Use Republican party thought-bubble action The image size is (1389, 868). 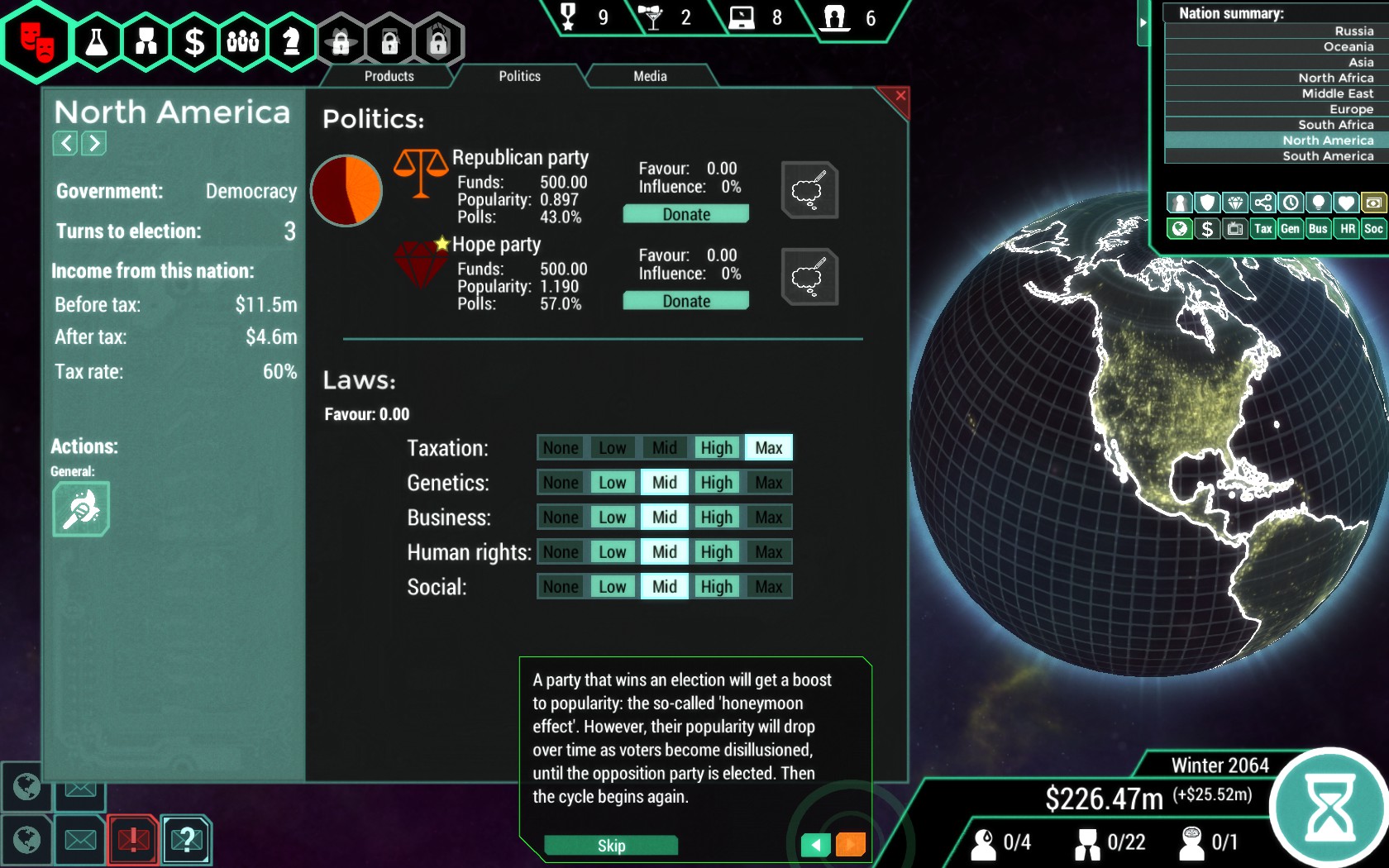pos(809,190)
